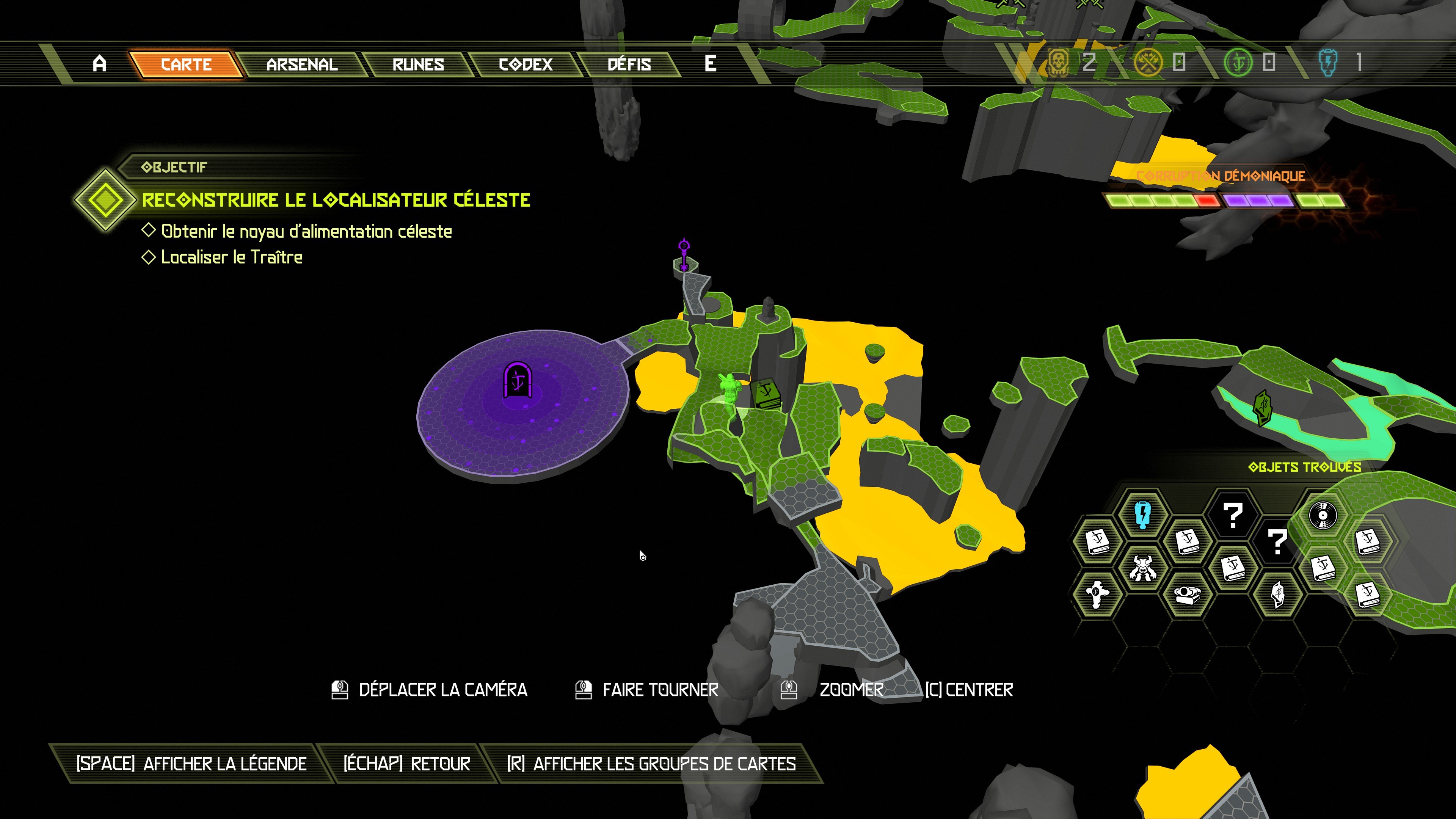This screenshot has height=819, width=1456.
Task: Click the purple slayer key map marker
Action: pos(684,254)
